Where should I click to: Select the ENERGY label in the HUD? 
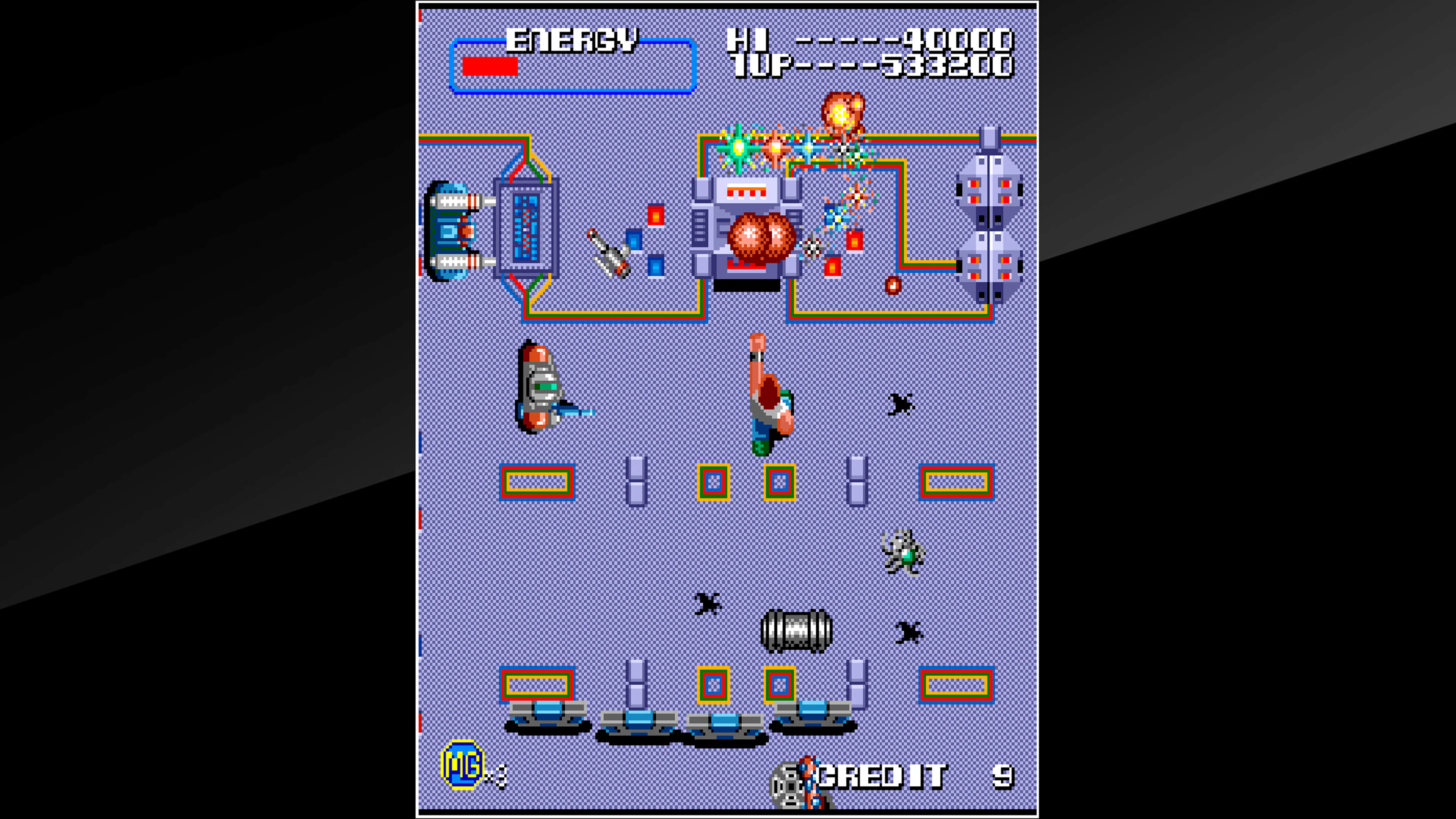571,39
